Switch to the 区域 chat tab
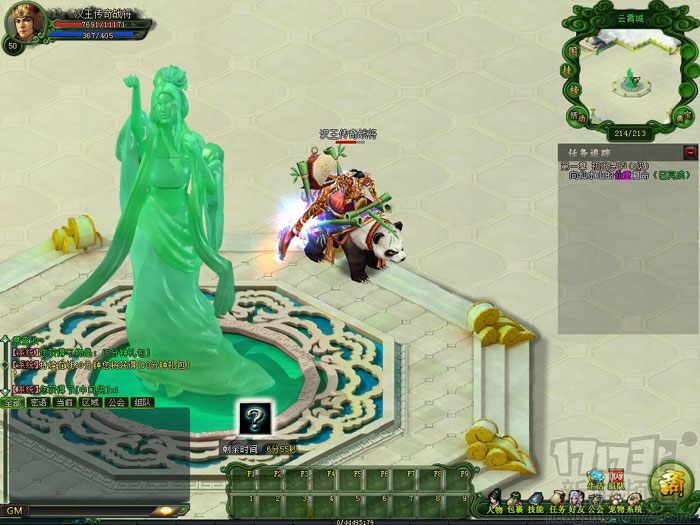Viewport: 700px width, 525px height. pyautogui.click(x=90, y=402)
